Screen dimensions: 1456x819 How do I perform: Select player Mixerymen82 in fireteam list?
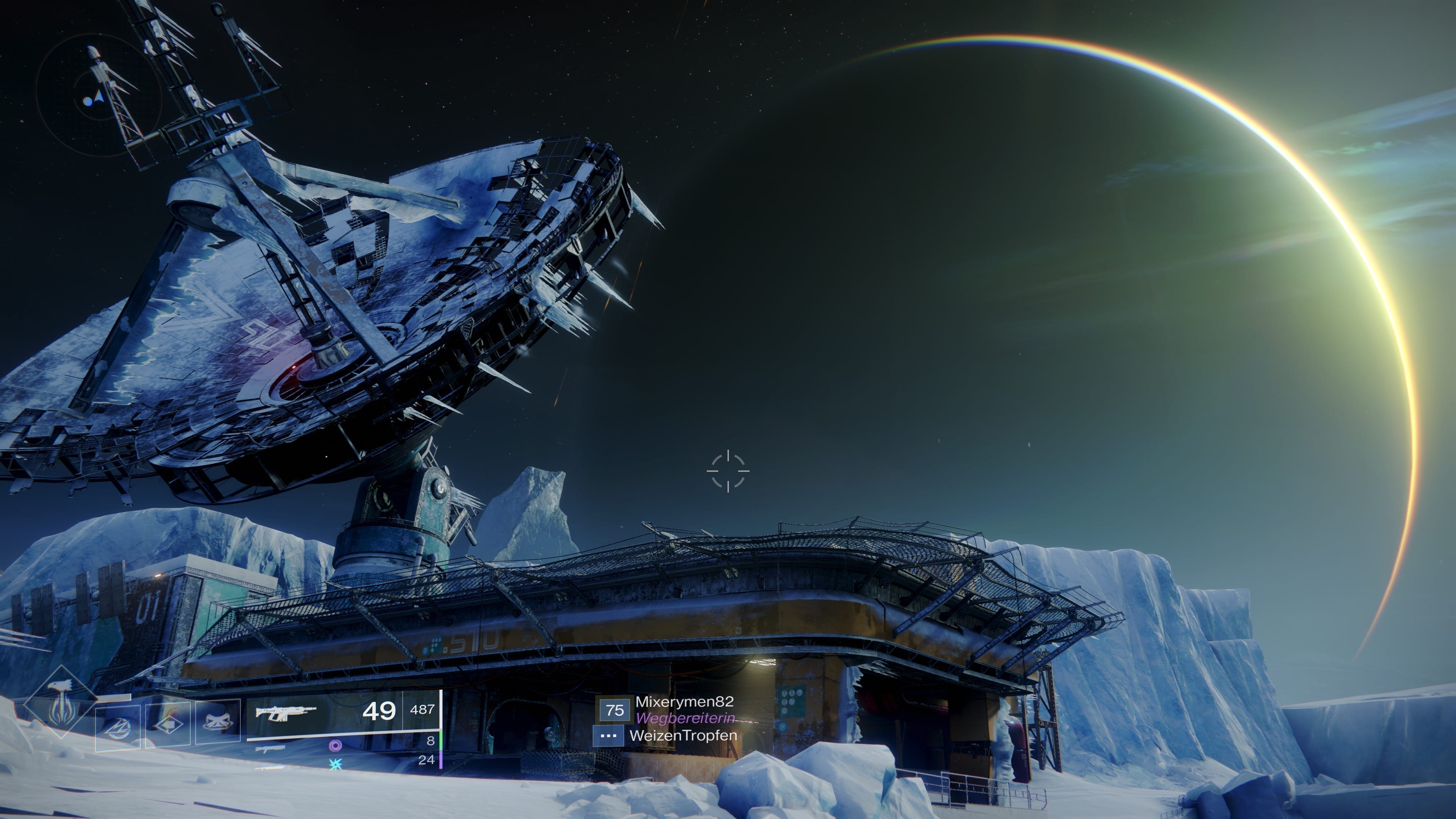coord(684,702)
